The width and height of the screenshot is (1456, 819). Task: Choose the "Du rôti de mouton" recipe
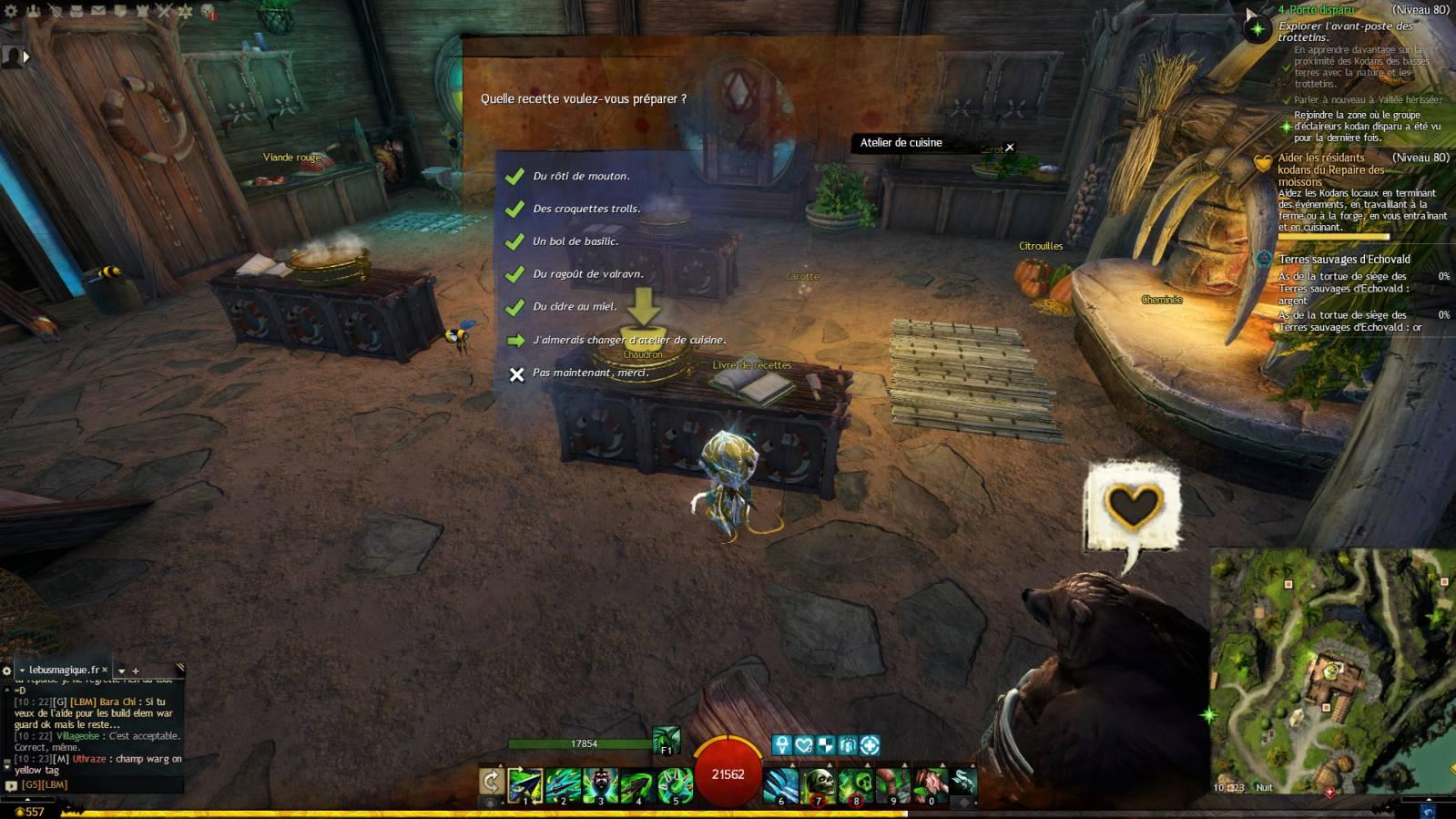point(581,176)
